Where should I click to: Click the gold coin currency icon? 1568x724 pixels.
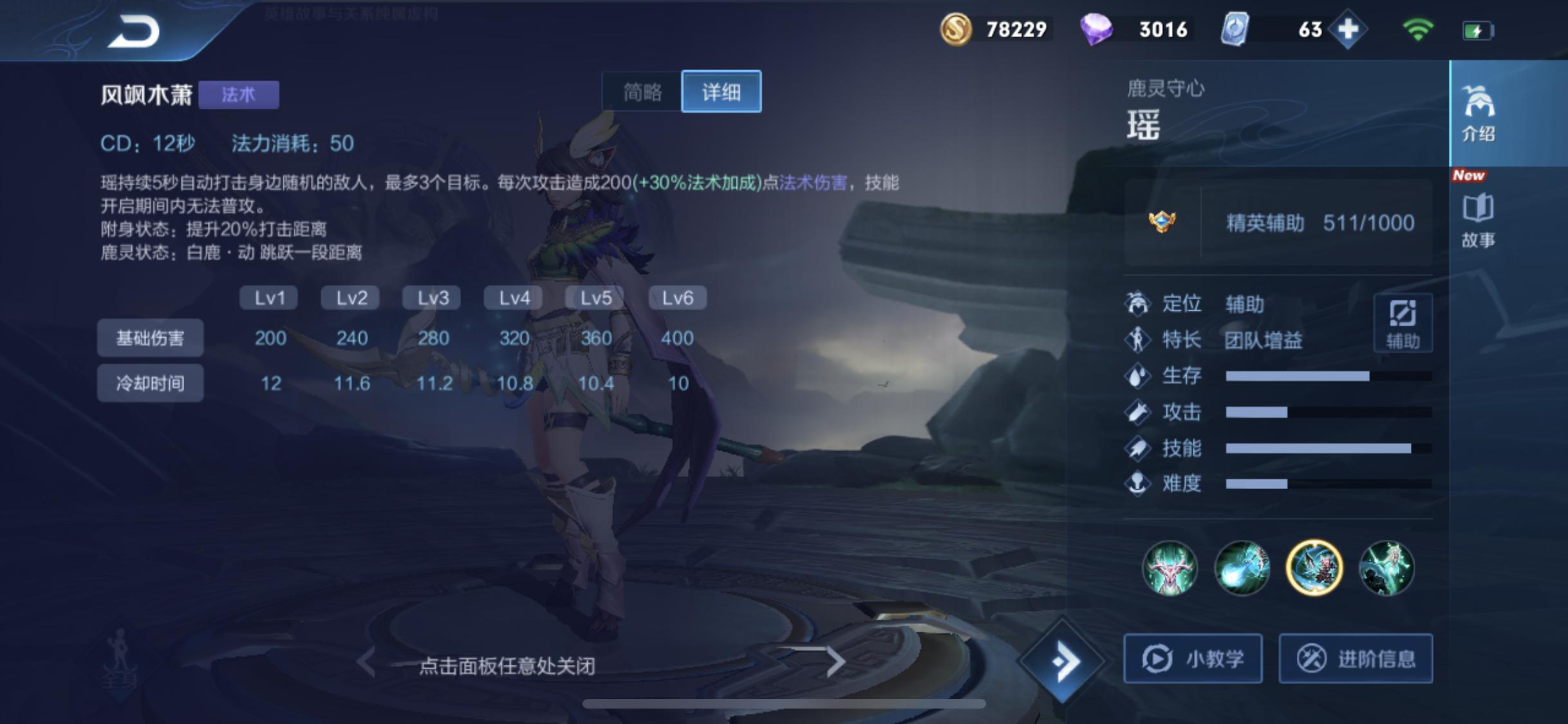pos(957,28)
